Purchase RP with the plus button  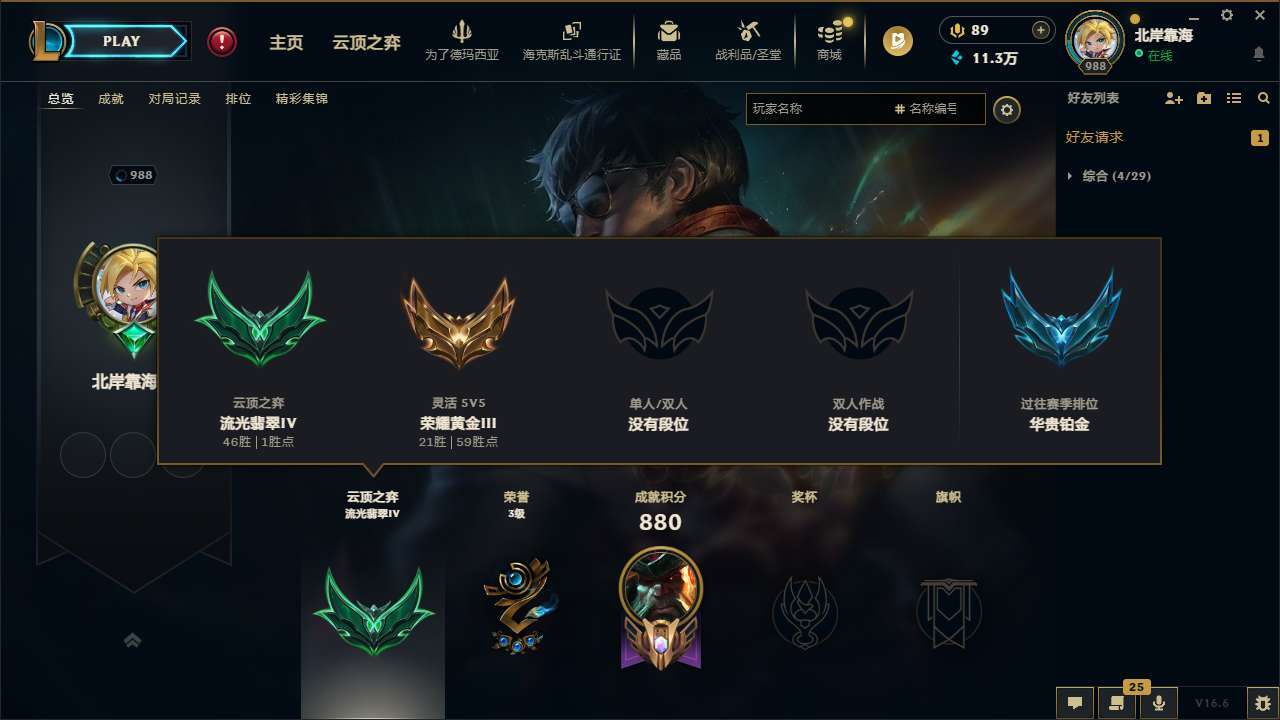1043,31
